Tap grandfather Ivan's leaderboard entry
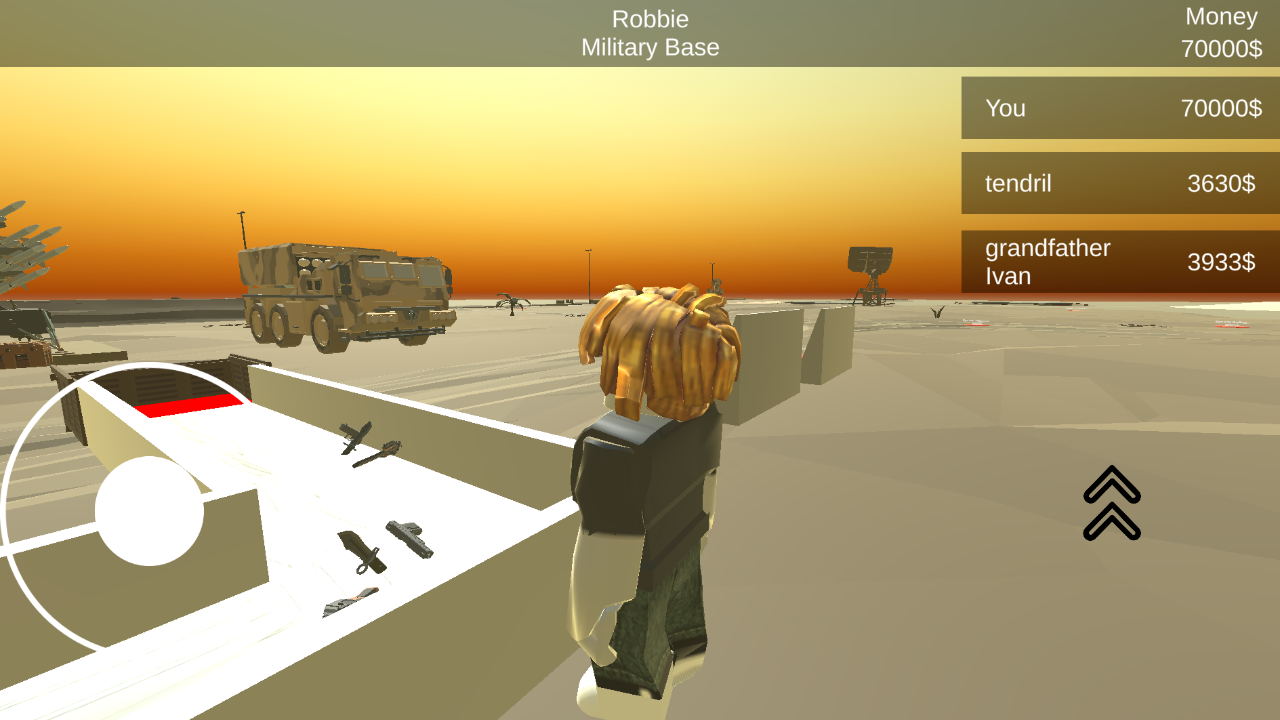The image size is (1280, 720). [1118, 262]
